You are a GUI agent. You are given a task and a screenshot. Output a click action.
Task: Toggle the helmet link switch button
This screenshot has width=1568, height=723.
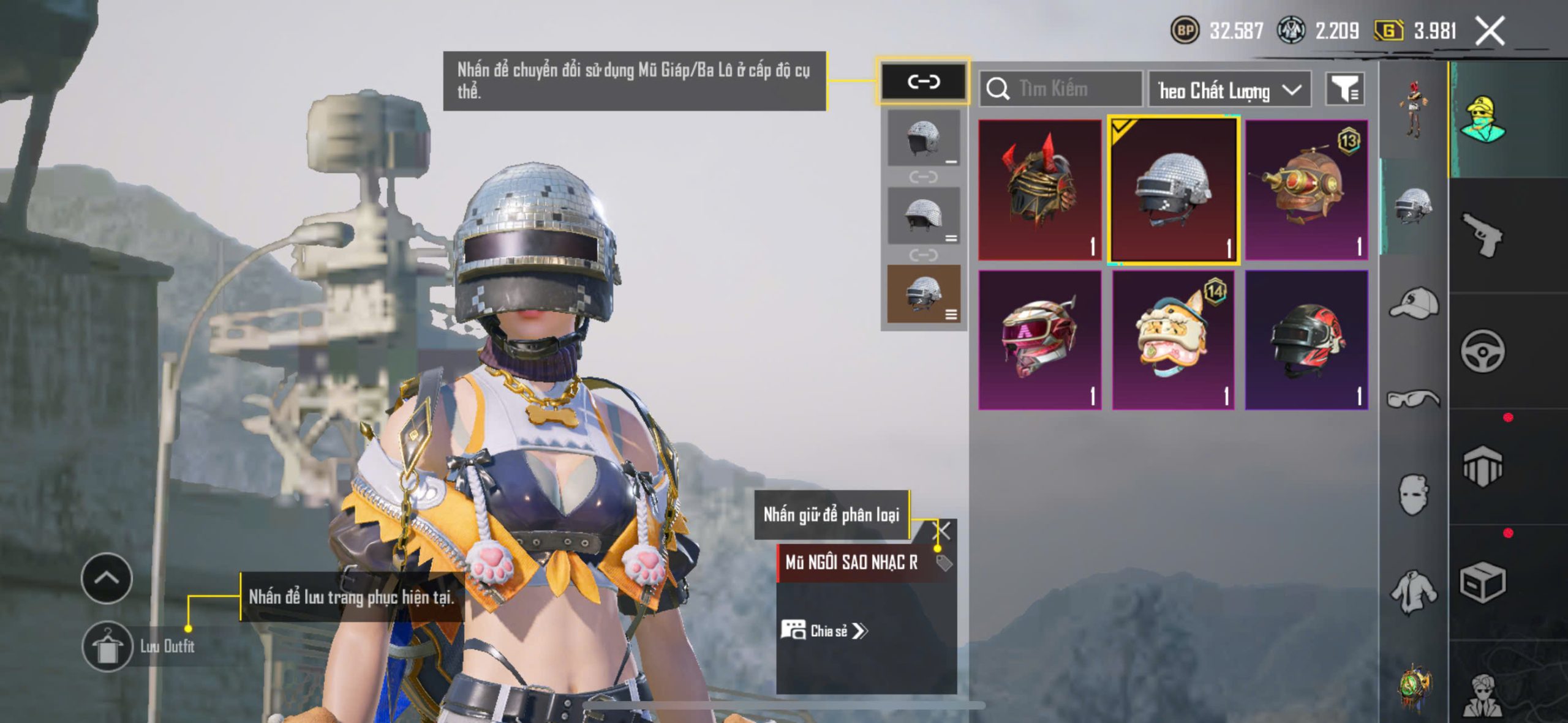[x=924, y=81]
